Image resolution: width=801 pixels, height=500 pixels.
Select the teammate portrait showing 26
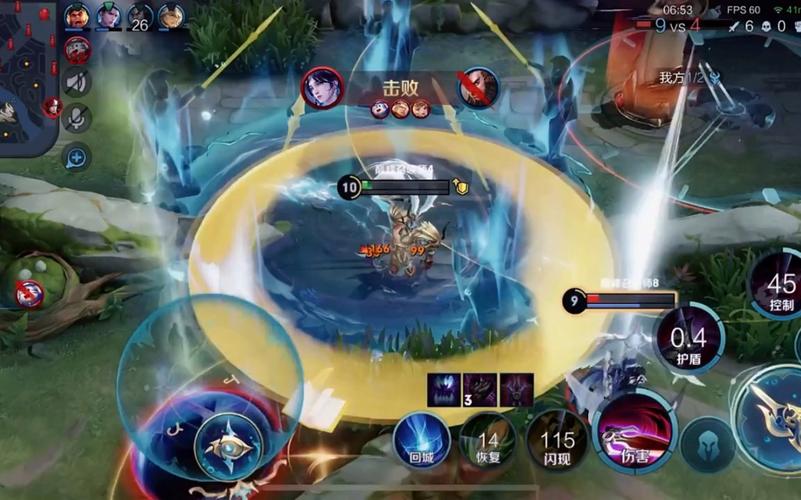click(x=140, y=16)
